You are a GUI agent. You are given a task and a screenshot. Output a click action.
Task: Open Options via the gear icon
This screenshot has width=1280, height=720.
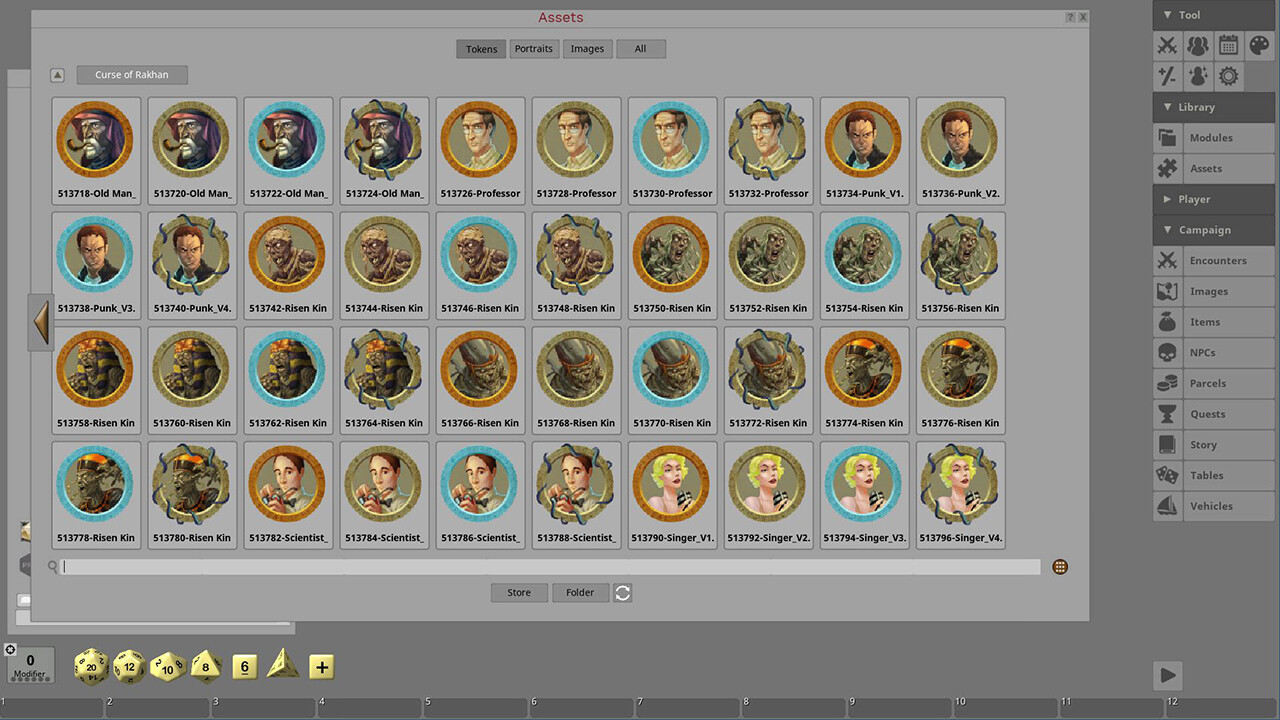(1227, 76)
